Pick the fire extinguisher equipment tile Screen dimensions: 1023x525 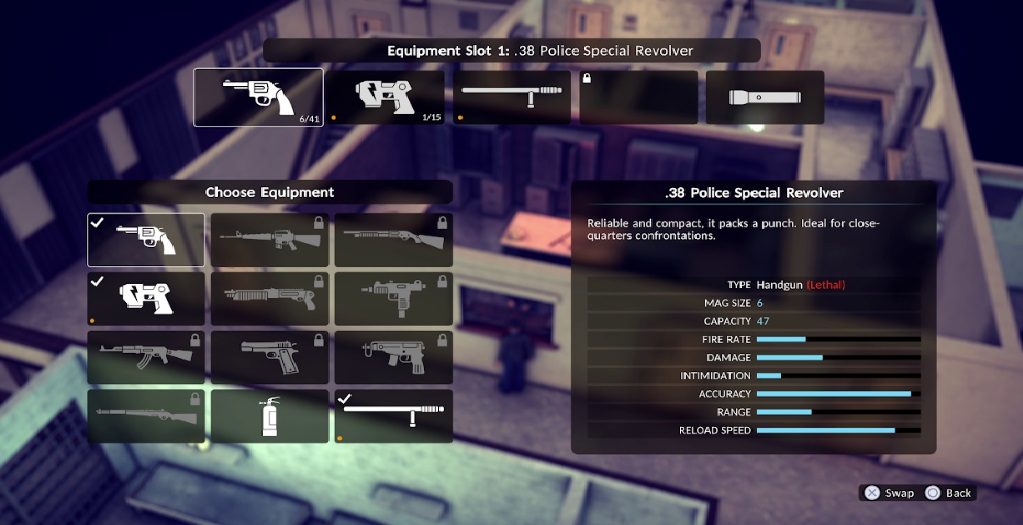tap(269, 416)
